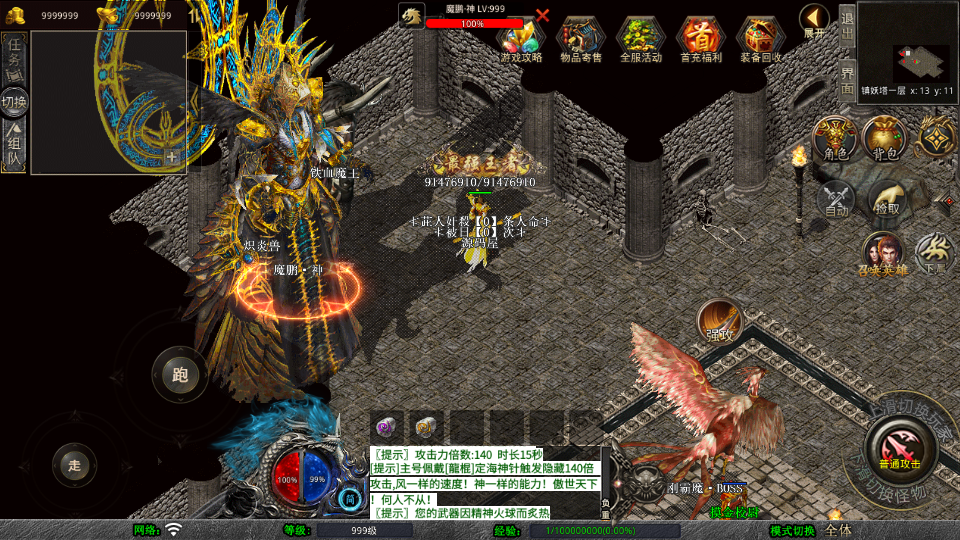
Task: Open the 任务 quest tab
Action: 14,51
